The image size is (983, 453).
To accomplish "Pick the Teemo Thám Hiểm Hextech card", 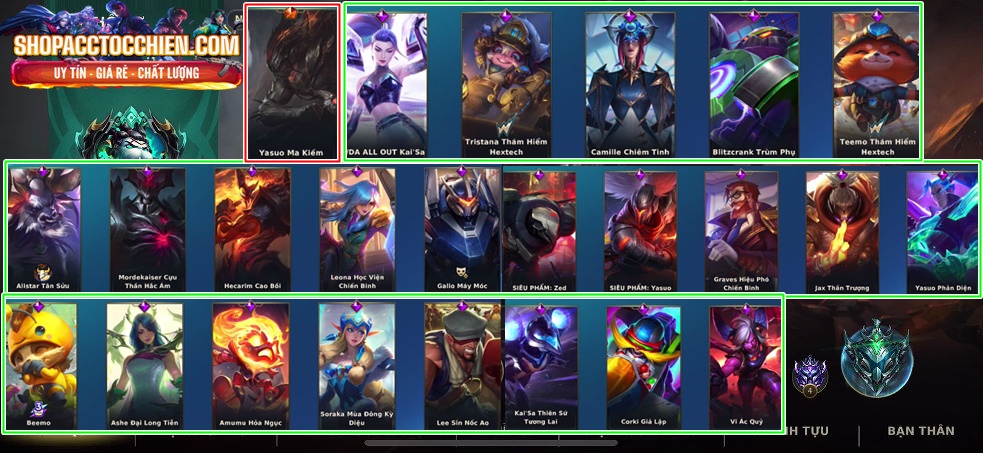I will (x=877, y=82).
